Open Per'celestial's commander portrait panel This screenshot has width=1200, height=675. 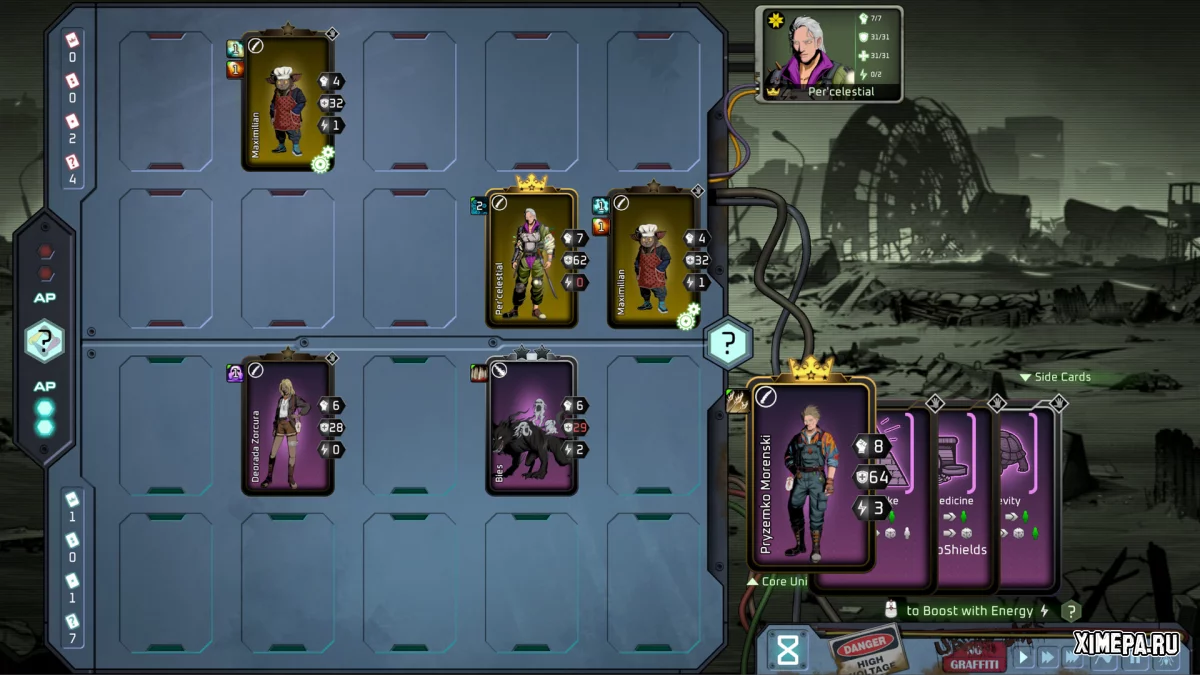pyautogui.click(x=832, y=53)
